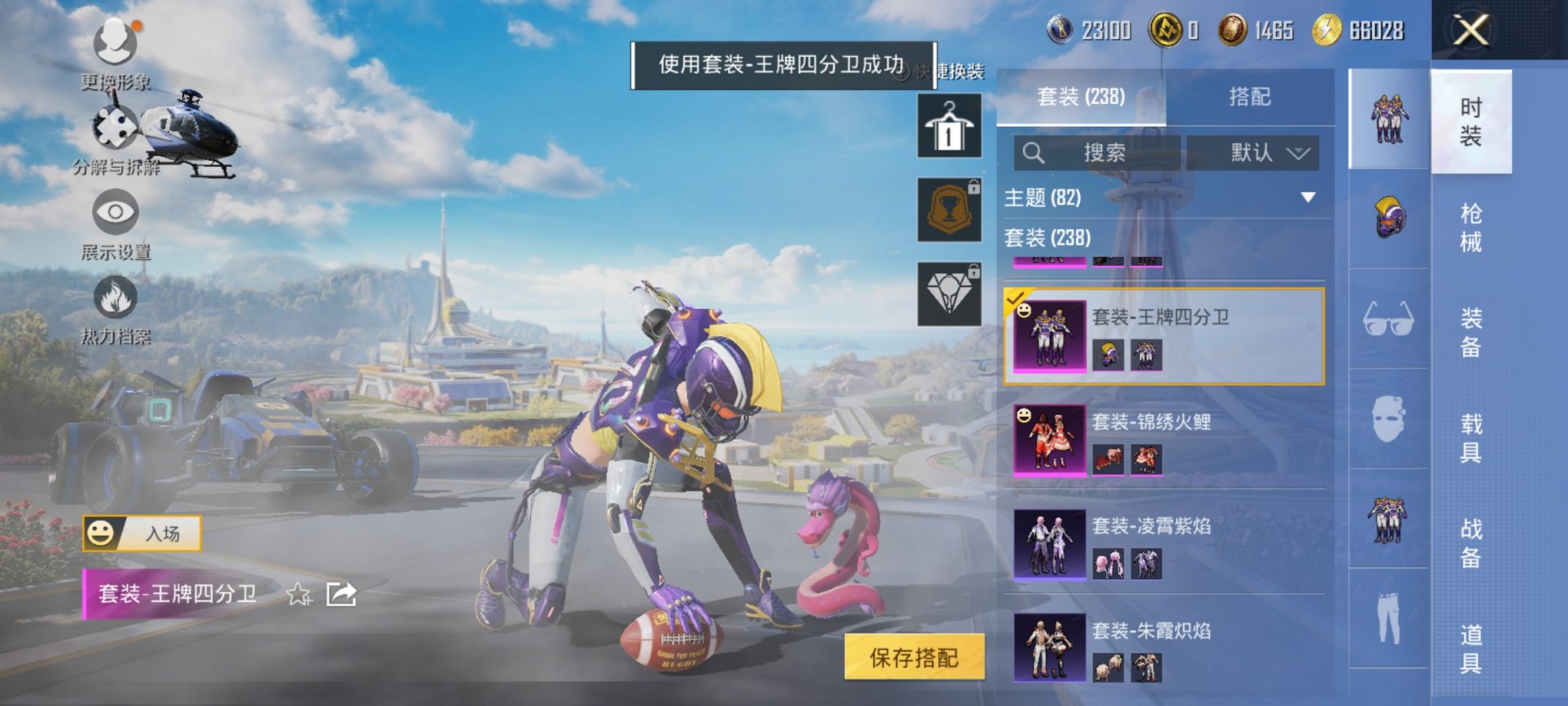Open the trophy showcase panel
The height and width of the screenshot is (706, 1568).
tap(948, 210)
